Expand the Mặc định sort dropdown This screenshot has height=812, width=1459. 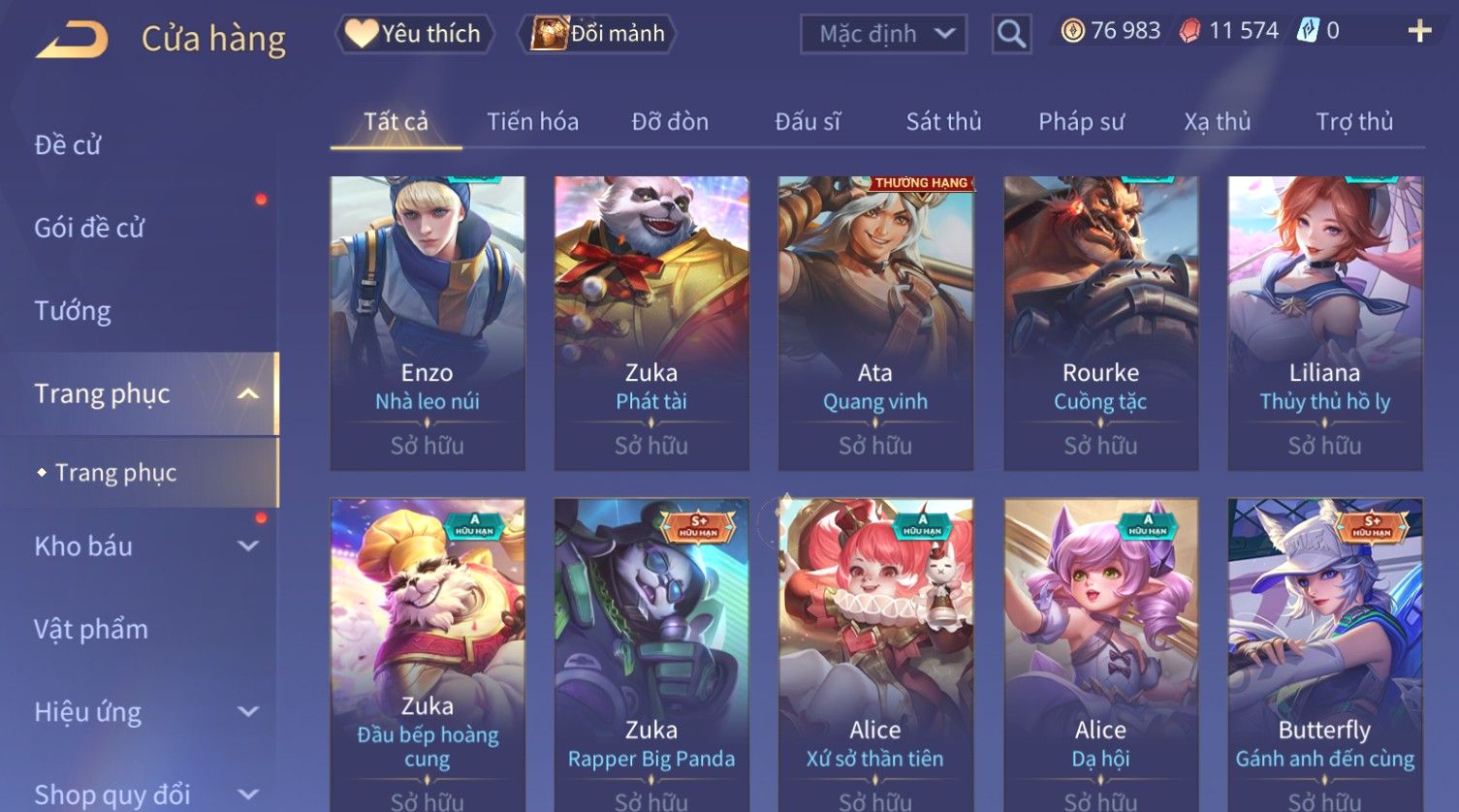coord(883,34)
